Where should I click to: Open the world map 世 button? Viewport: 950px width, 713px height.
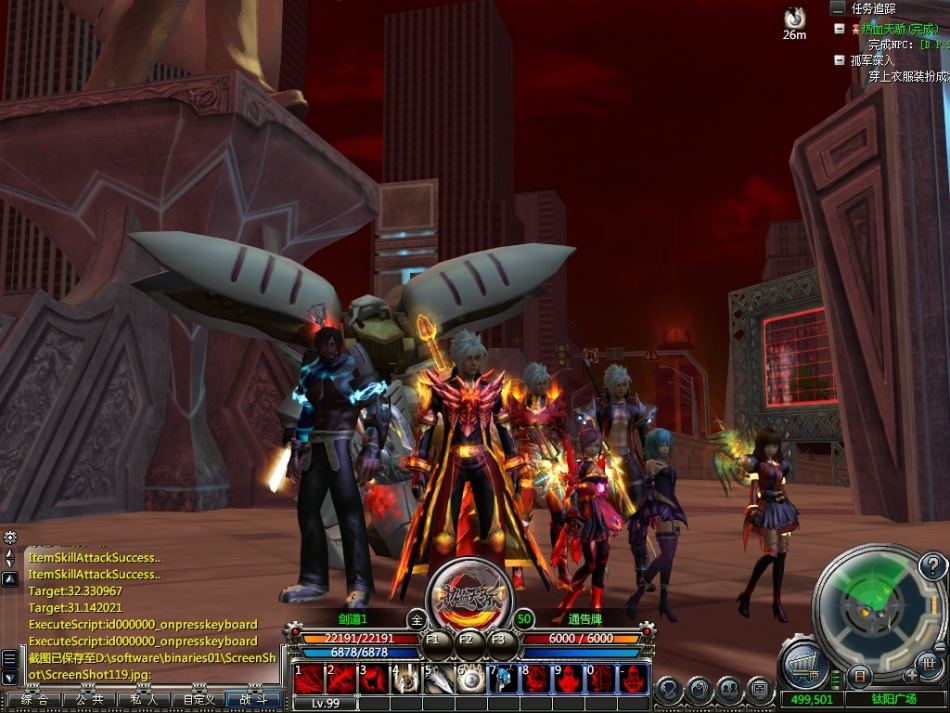click(929, 662)
